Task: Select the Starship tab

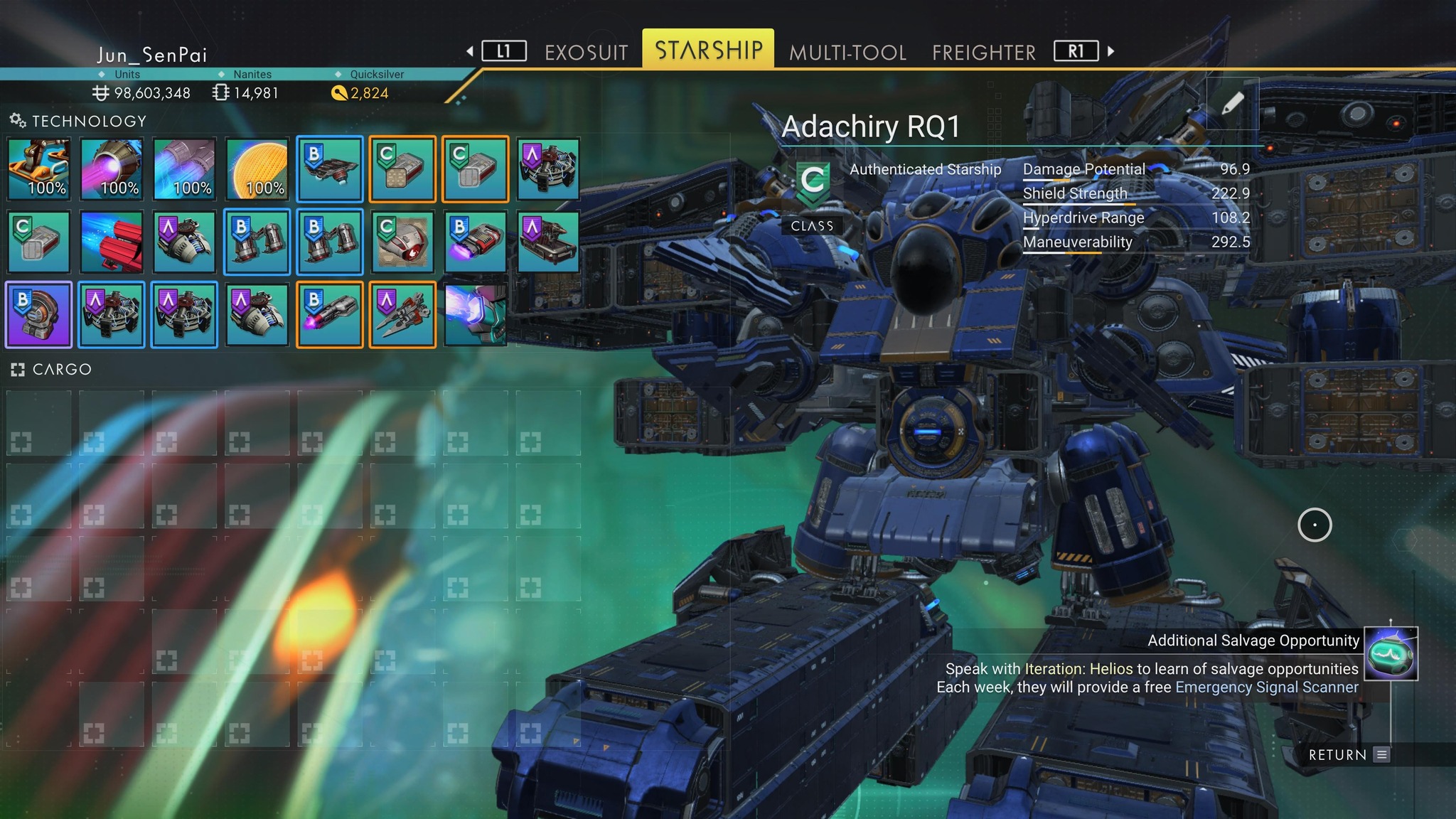Action: tap(708, 50)
